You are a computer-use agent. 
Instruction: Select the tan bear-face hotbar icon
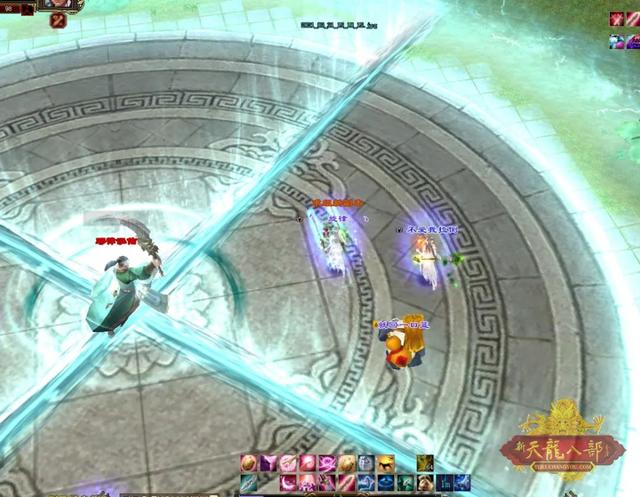(424, 483)
